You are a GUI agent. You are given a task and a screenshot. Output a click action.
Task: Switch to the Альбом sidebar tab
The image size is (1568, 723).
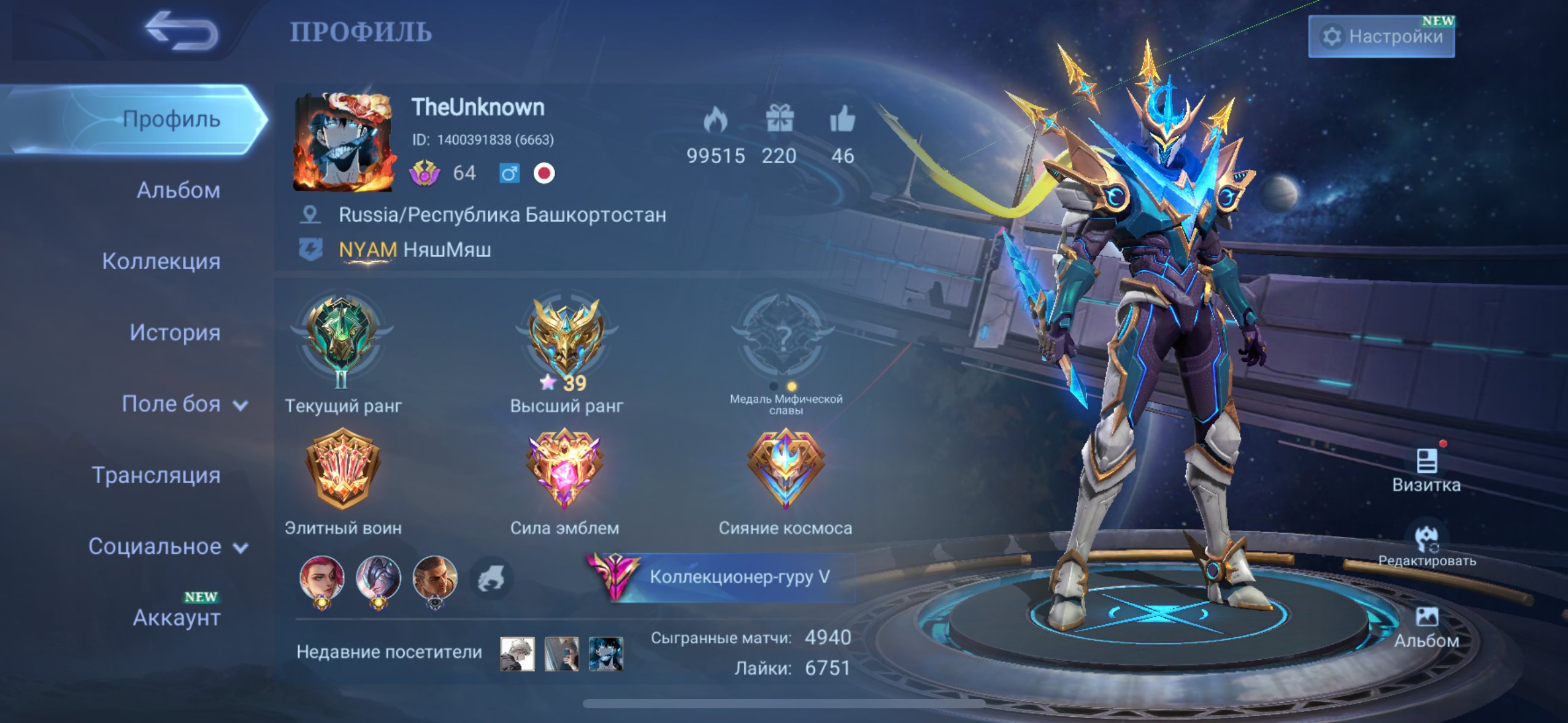point(178,190)
